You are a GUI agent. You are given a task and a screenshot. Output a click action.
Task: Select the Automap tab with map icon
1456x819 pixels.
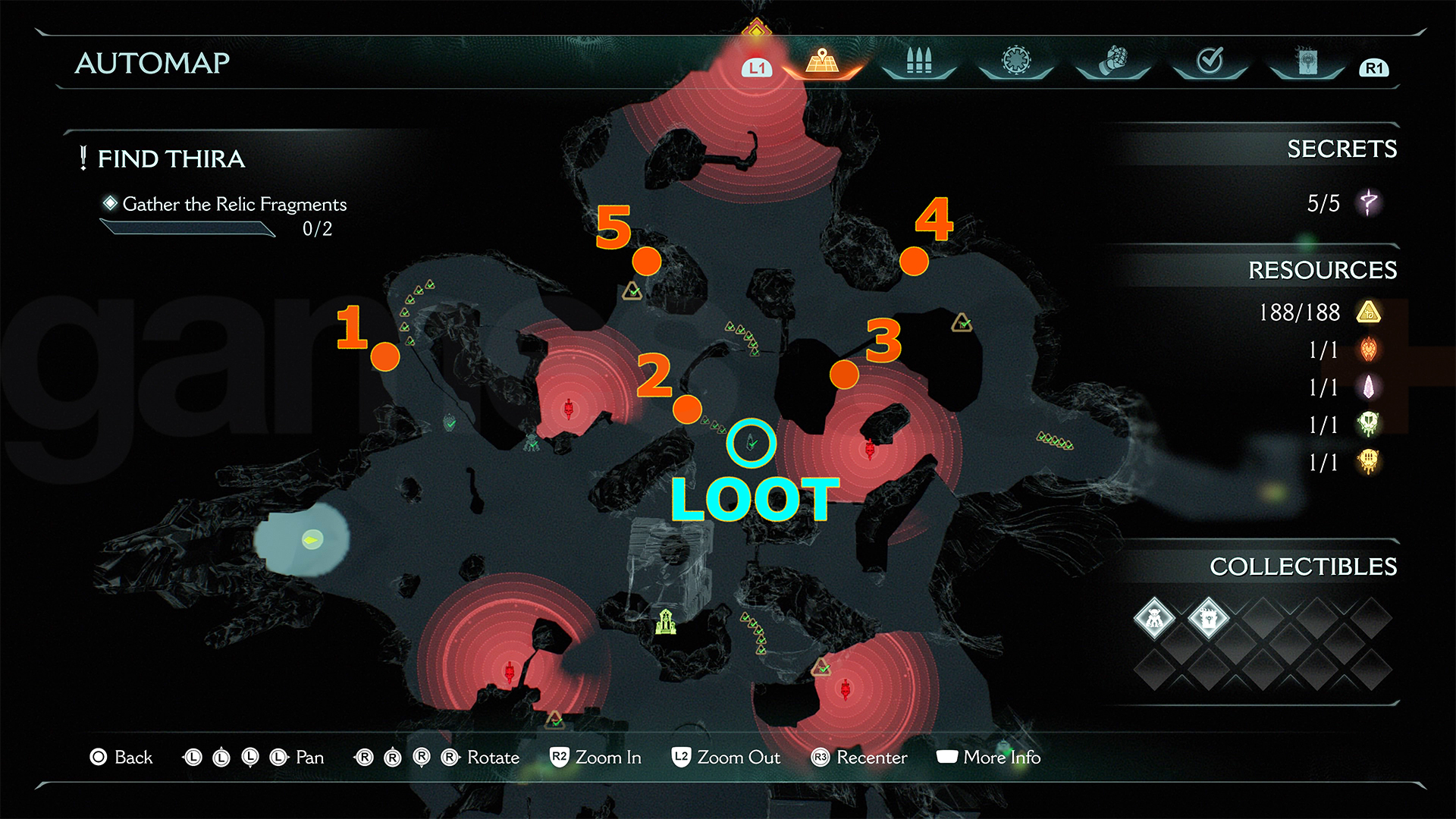click(x=822, y=61)
